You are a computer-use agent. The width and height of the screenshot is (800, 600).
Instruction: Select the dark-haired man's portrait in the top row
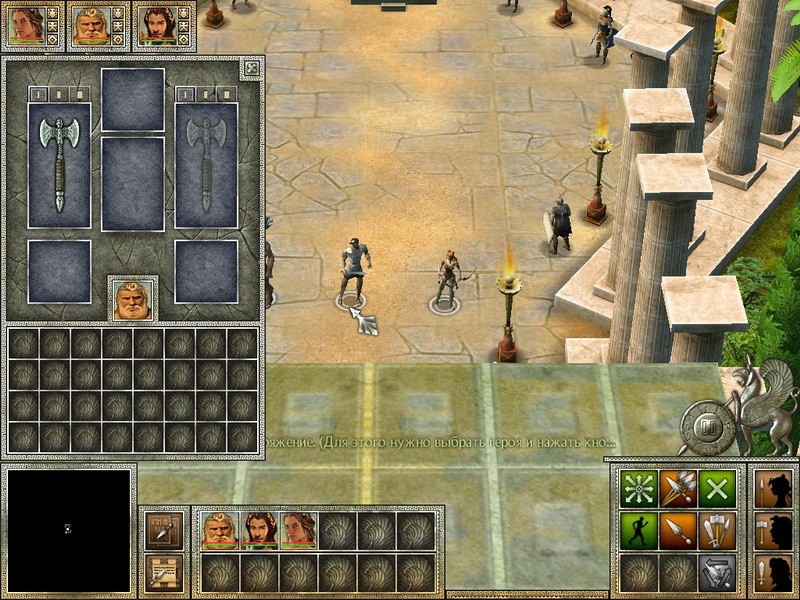point(153,25)
